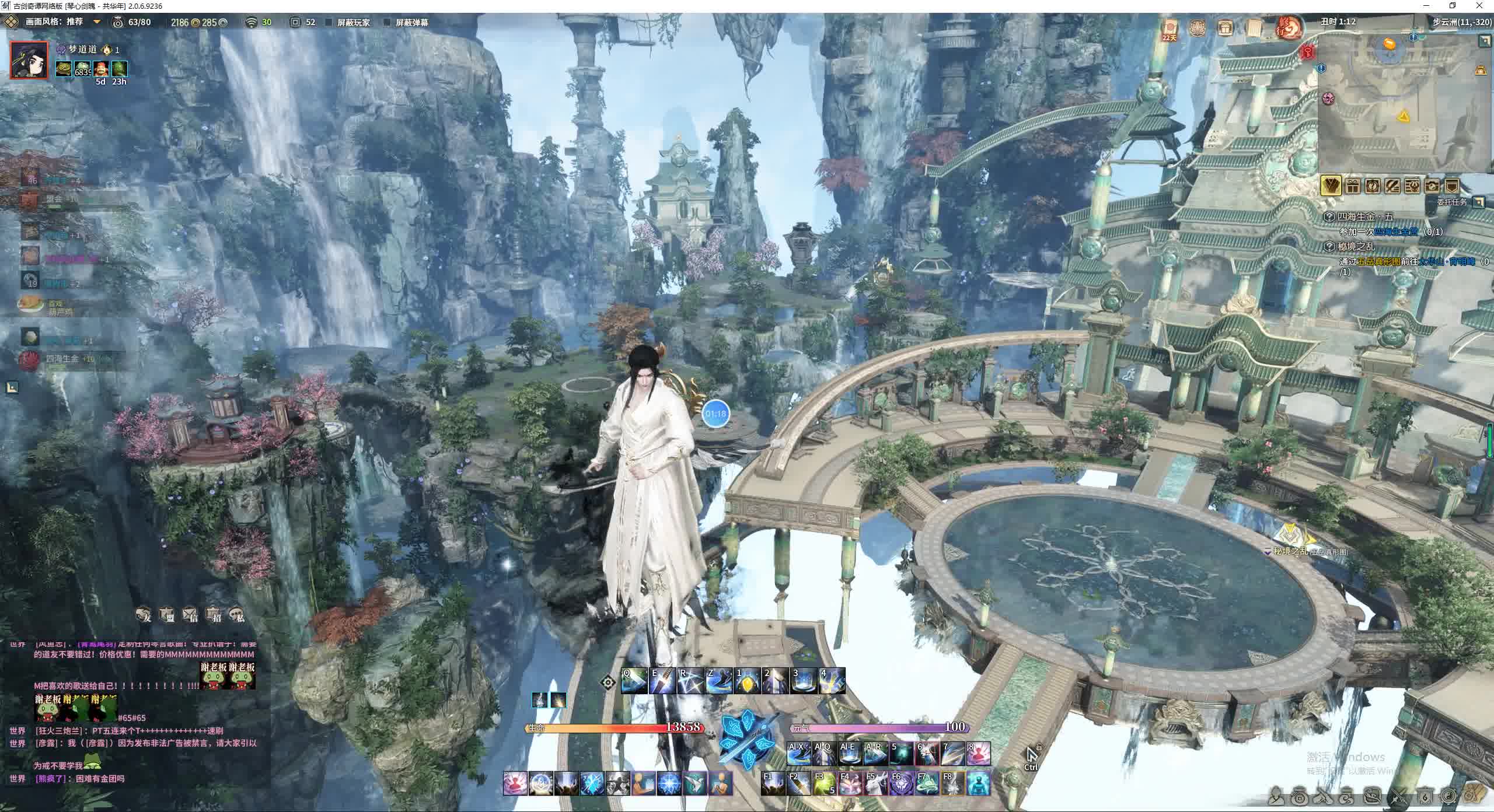Click the camera icon near the quest tracker

pyautogui.click(x=1433, y=185)
